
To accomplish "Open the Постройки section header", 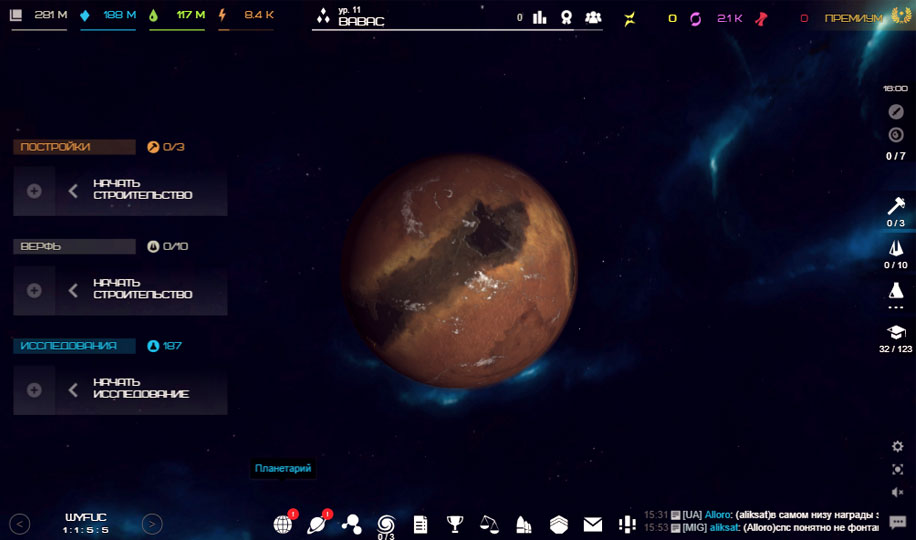I will (x=74, y=147).
